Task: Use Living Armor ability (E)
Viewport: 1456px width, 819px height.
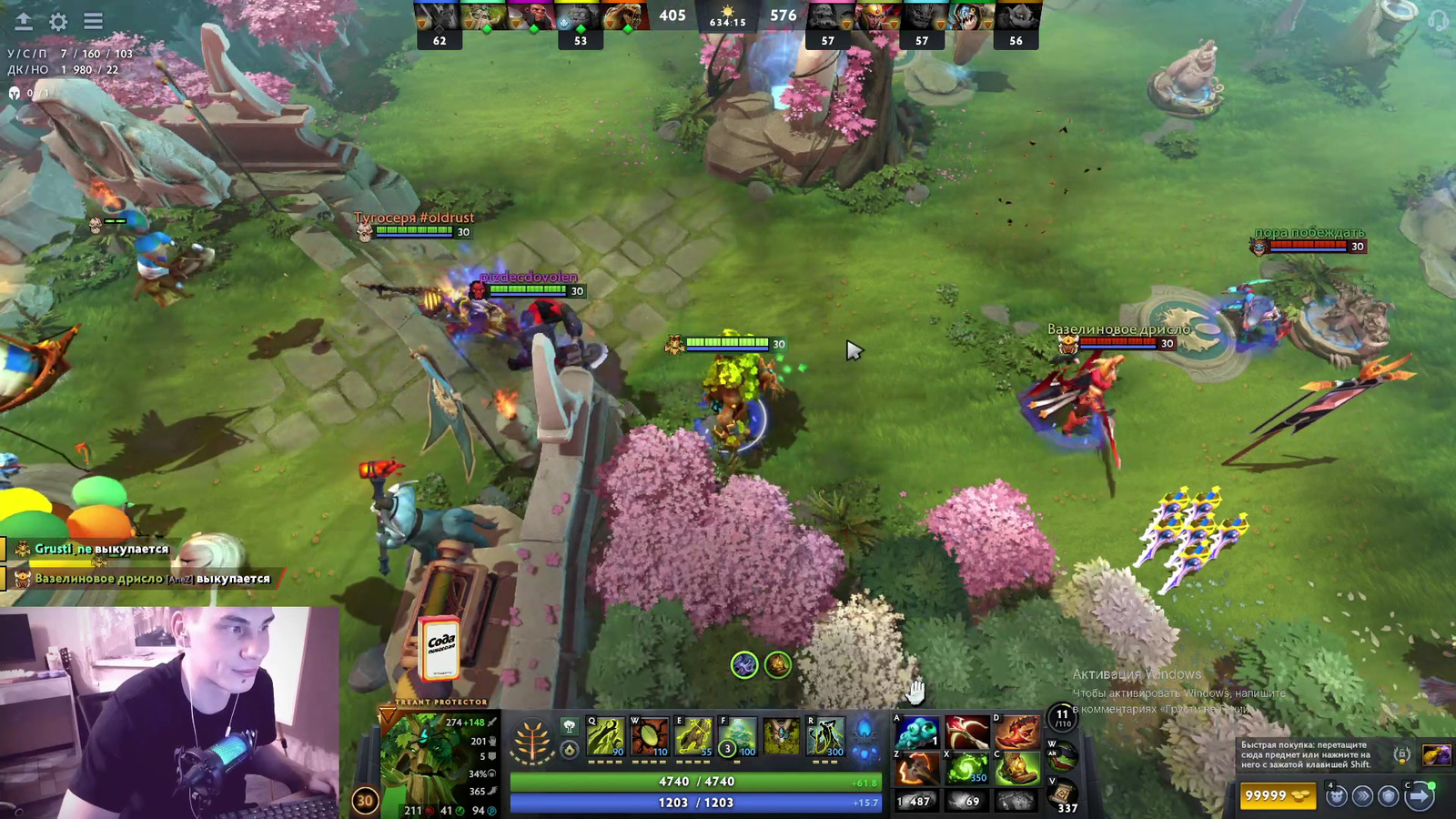Action: (693, 737)
